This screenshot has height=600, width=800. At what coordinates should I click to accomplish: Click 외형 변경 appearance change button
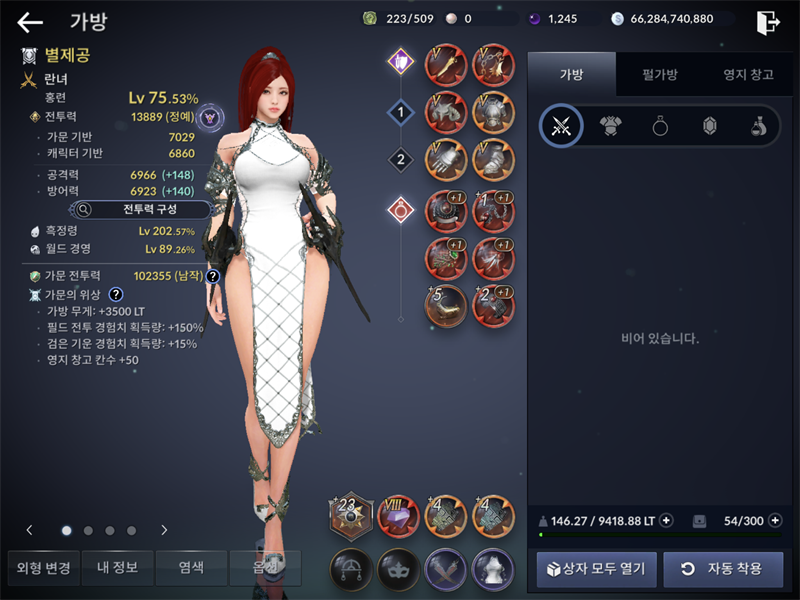click(44, 569)
